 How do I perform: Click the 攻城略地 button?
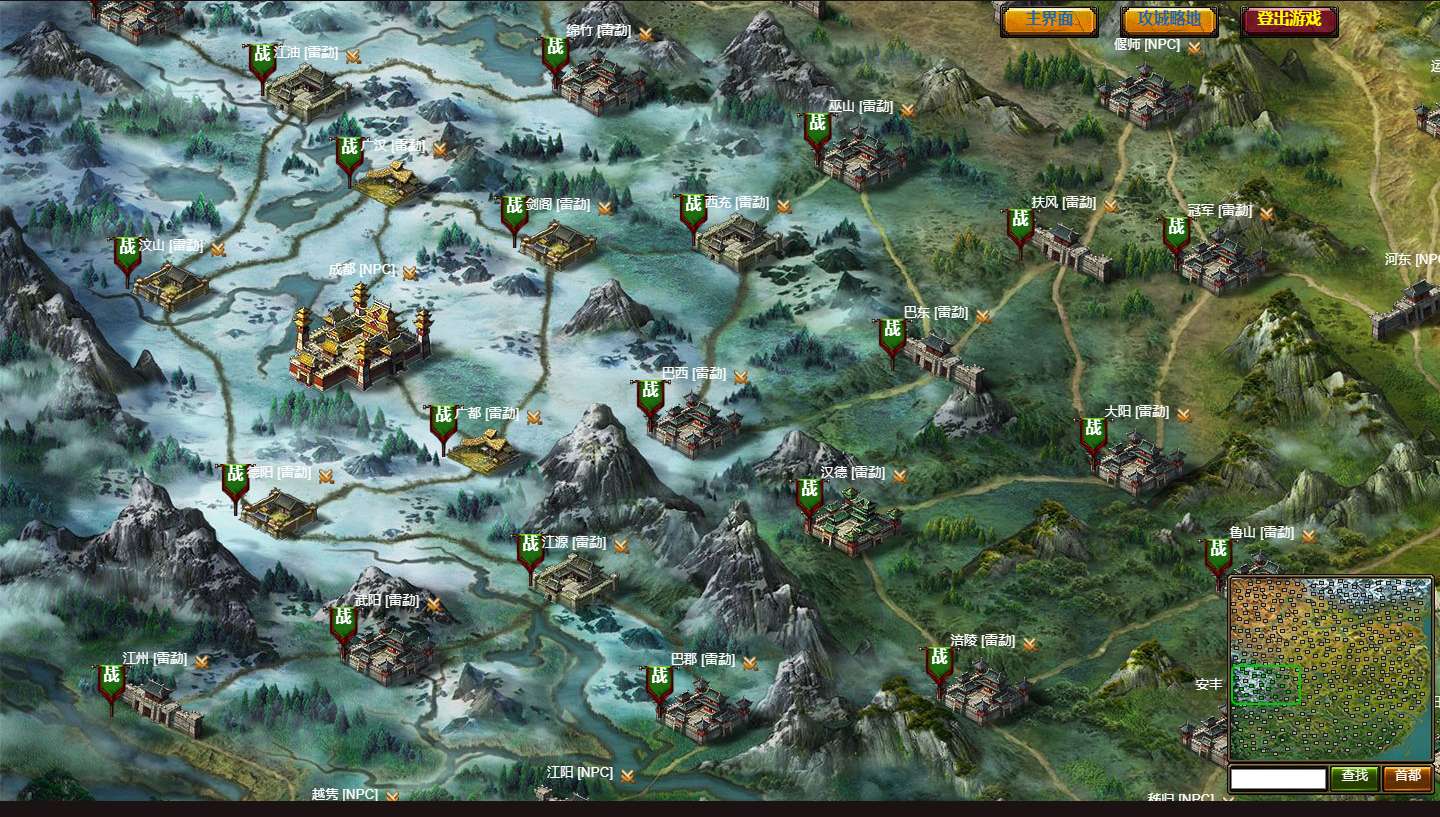1169,20
